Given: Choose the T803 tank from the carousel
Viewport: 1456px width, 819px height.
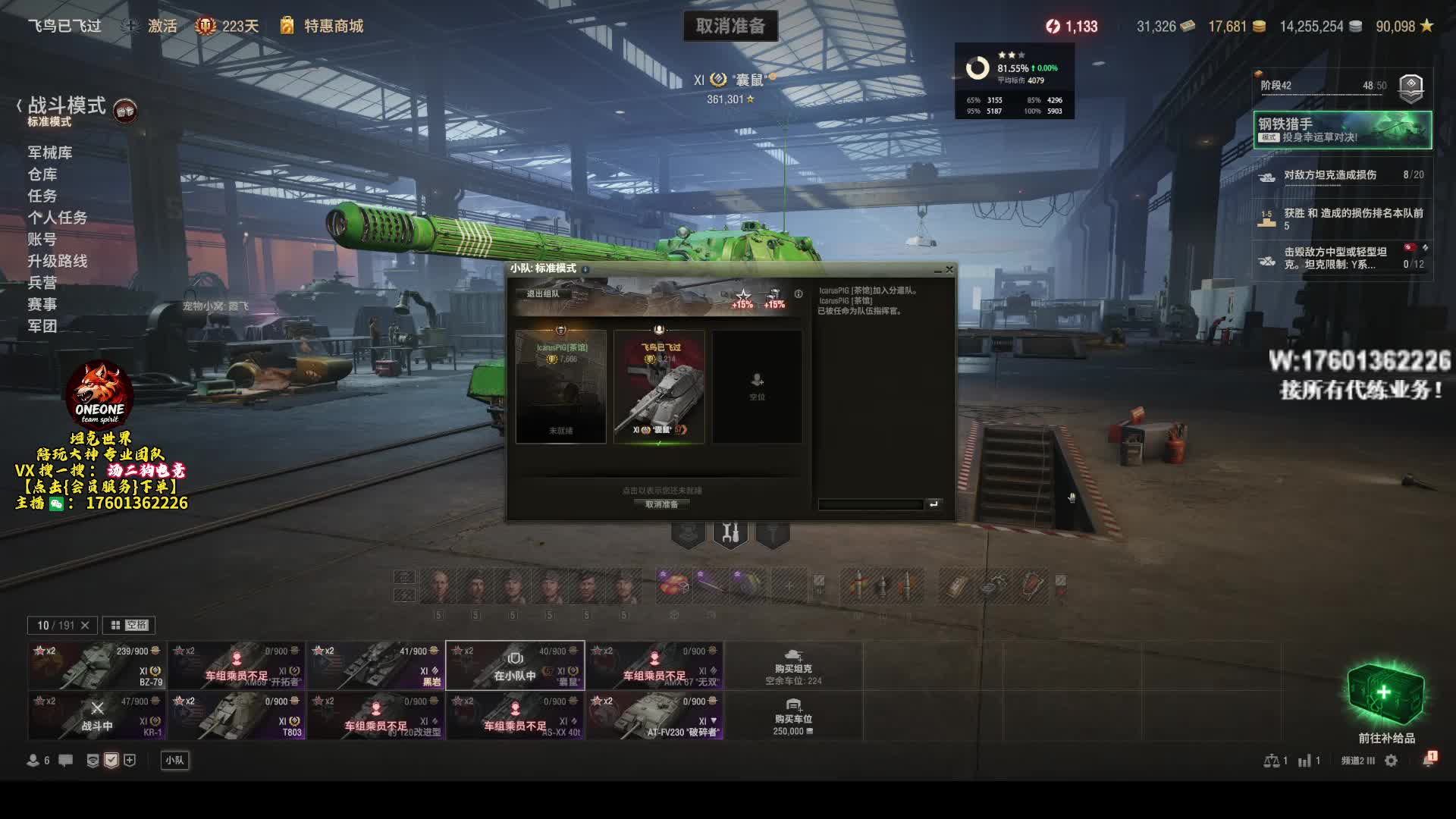Looking at the screenshot, I should 237,716.
